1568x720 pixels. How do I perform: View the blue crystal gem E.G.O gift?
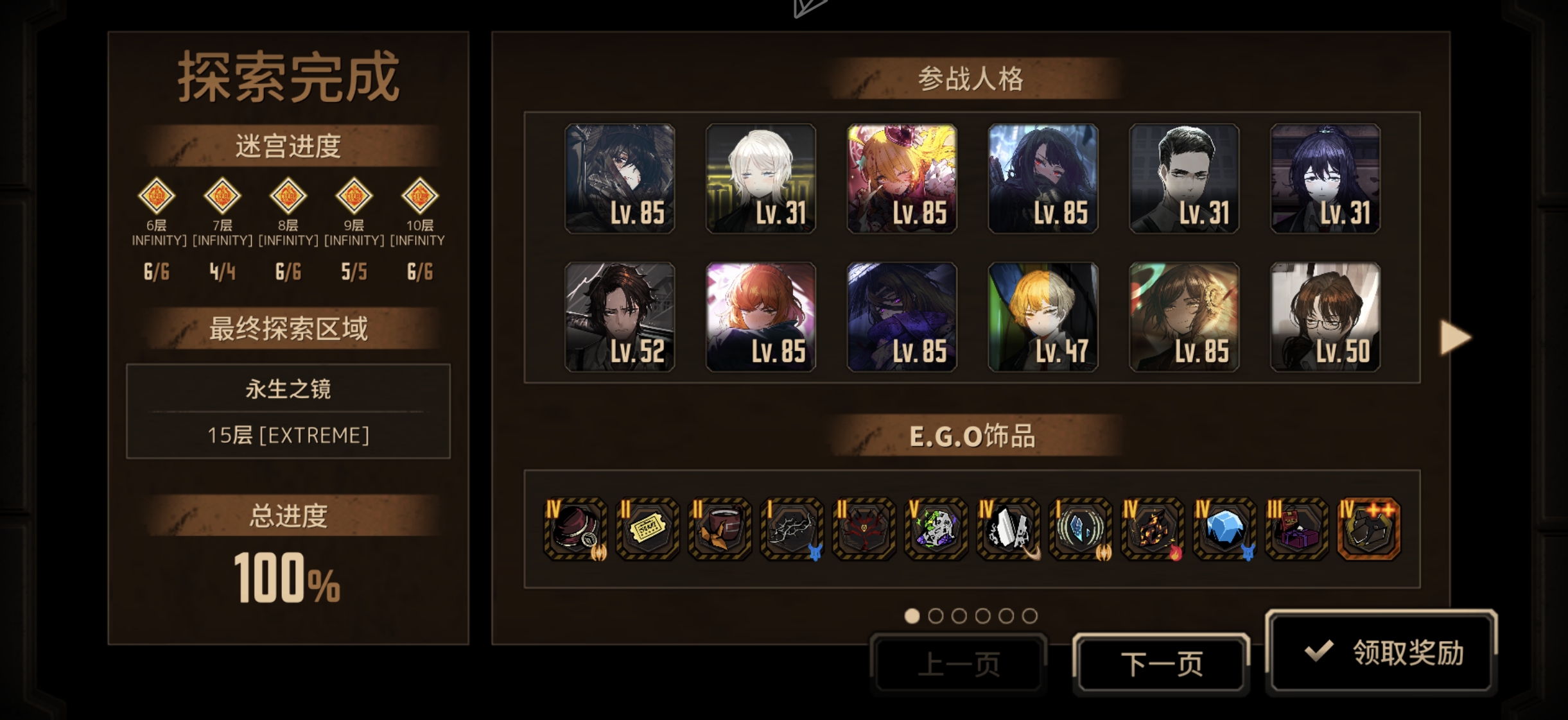(x=1224, y=529)
